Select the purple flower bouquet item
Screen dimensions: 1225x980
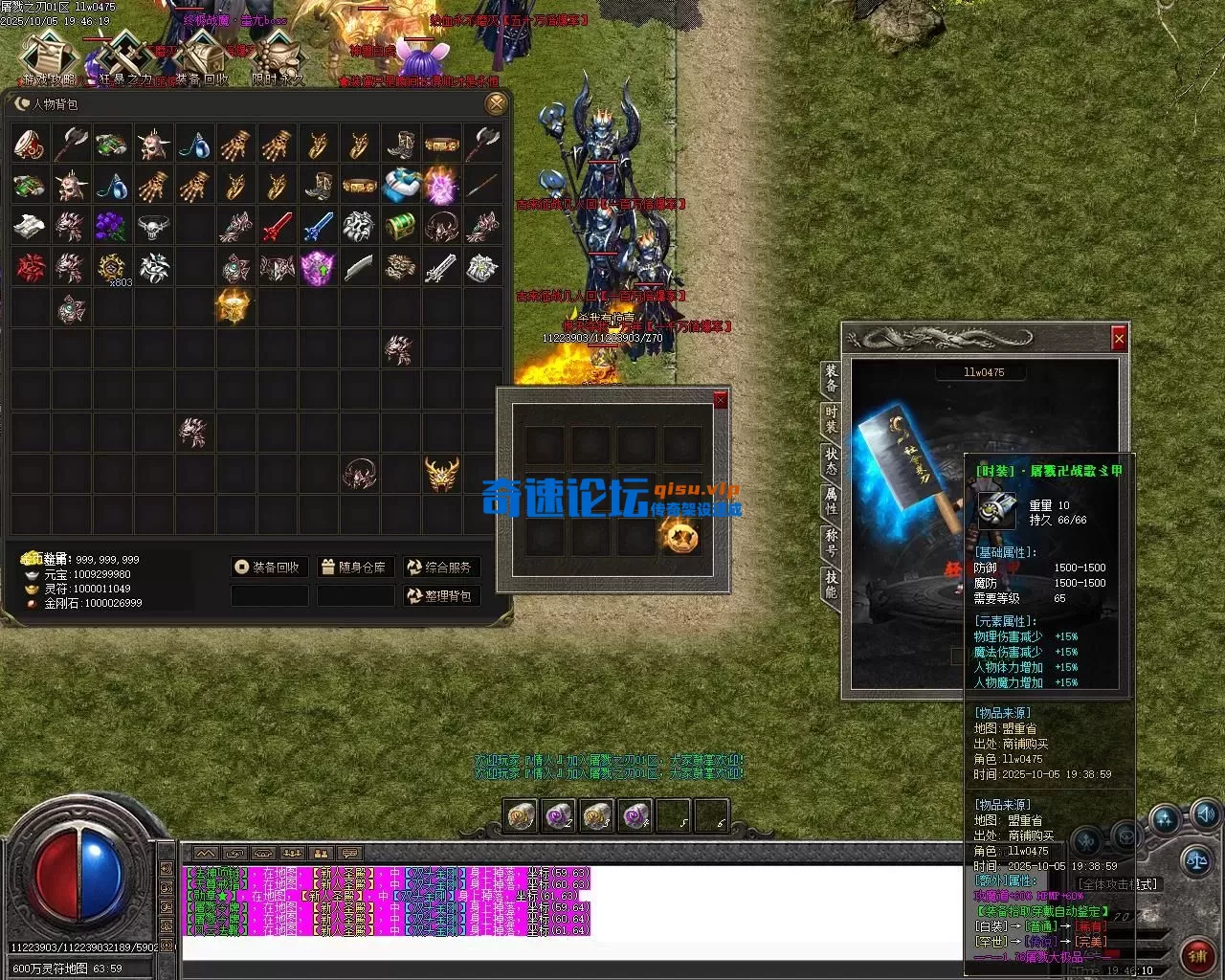click(111, 227)
